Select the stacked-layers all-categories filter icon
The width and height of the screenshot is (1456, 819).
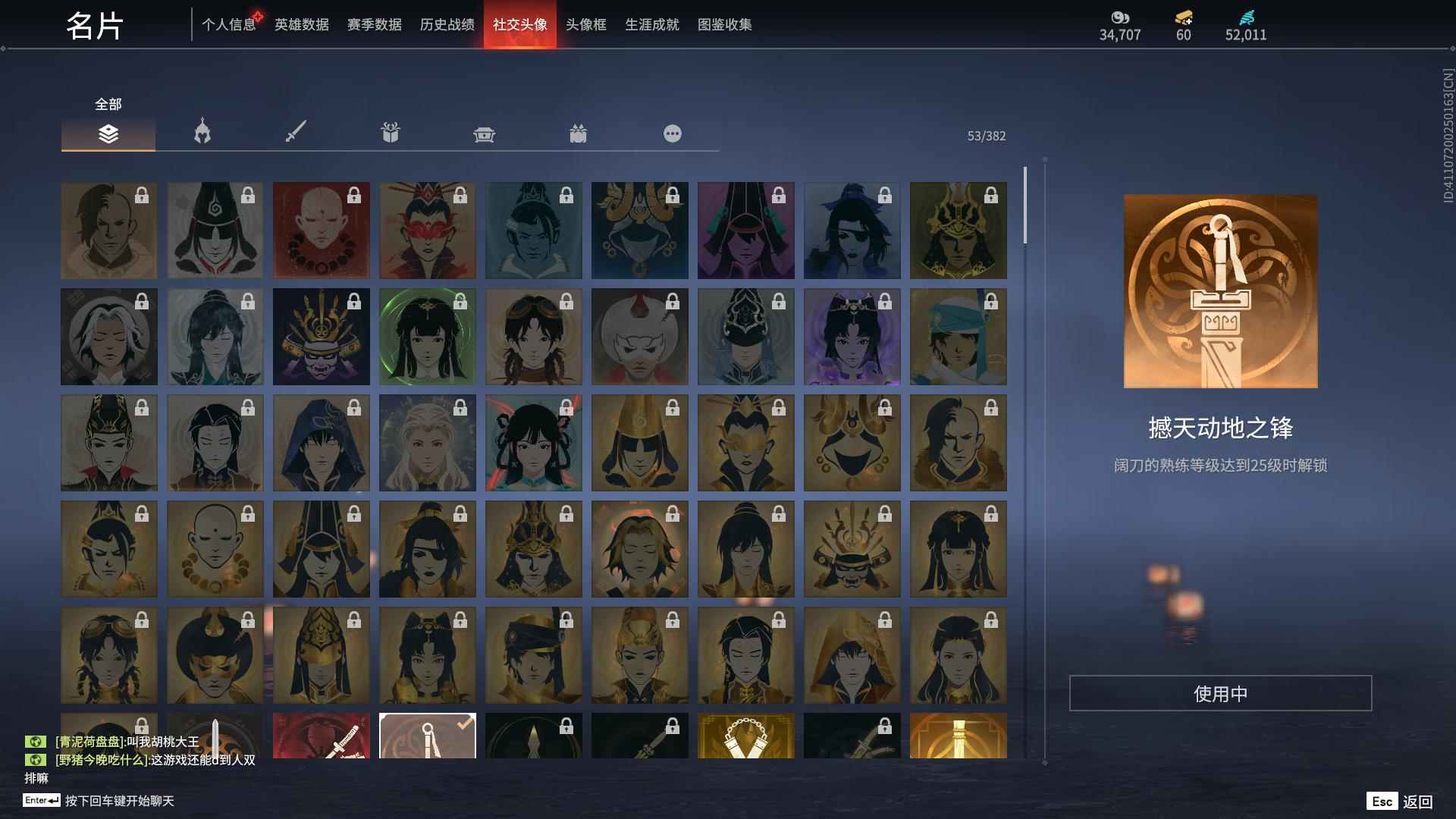point(108,134)
